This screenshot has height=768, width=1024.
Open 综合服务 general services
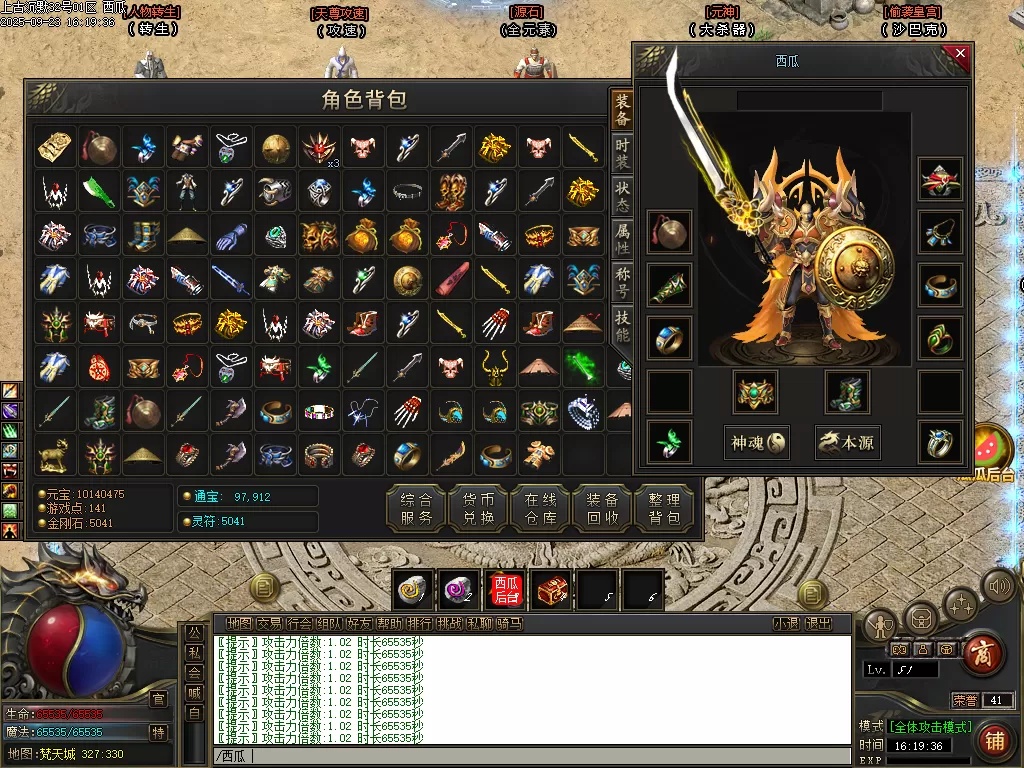click(416, 509)
